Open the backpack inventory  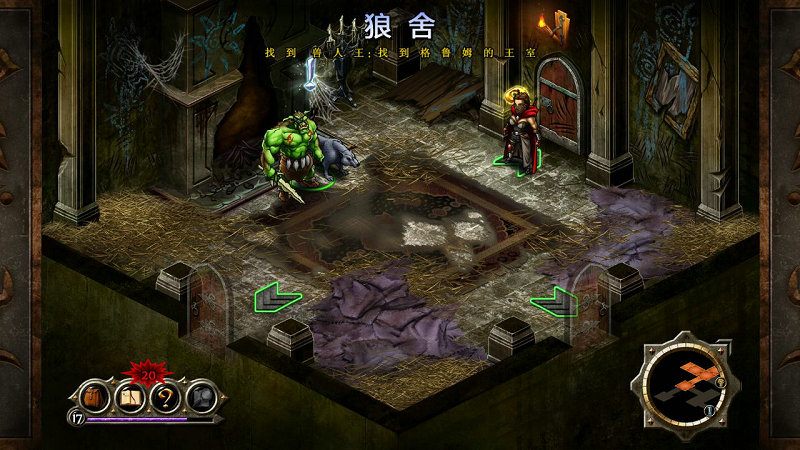click(x=92, y=397)
